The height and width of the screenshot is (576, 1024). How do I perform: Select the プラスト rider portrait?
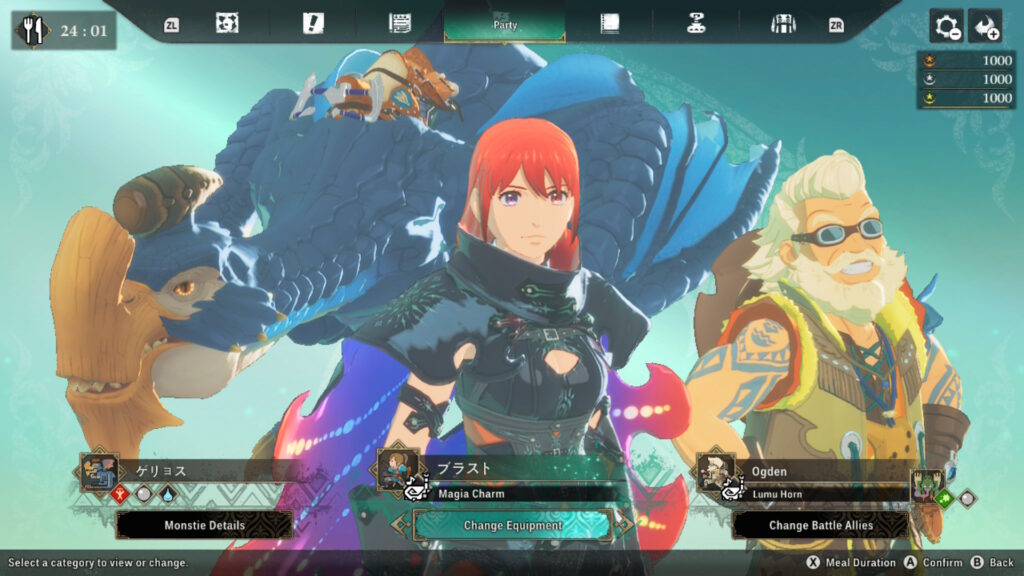(396, 467)
